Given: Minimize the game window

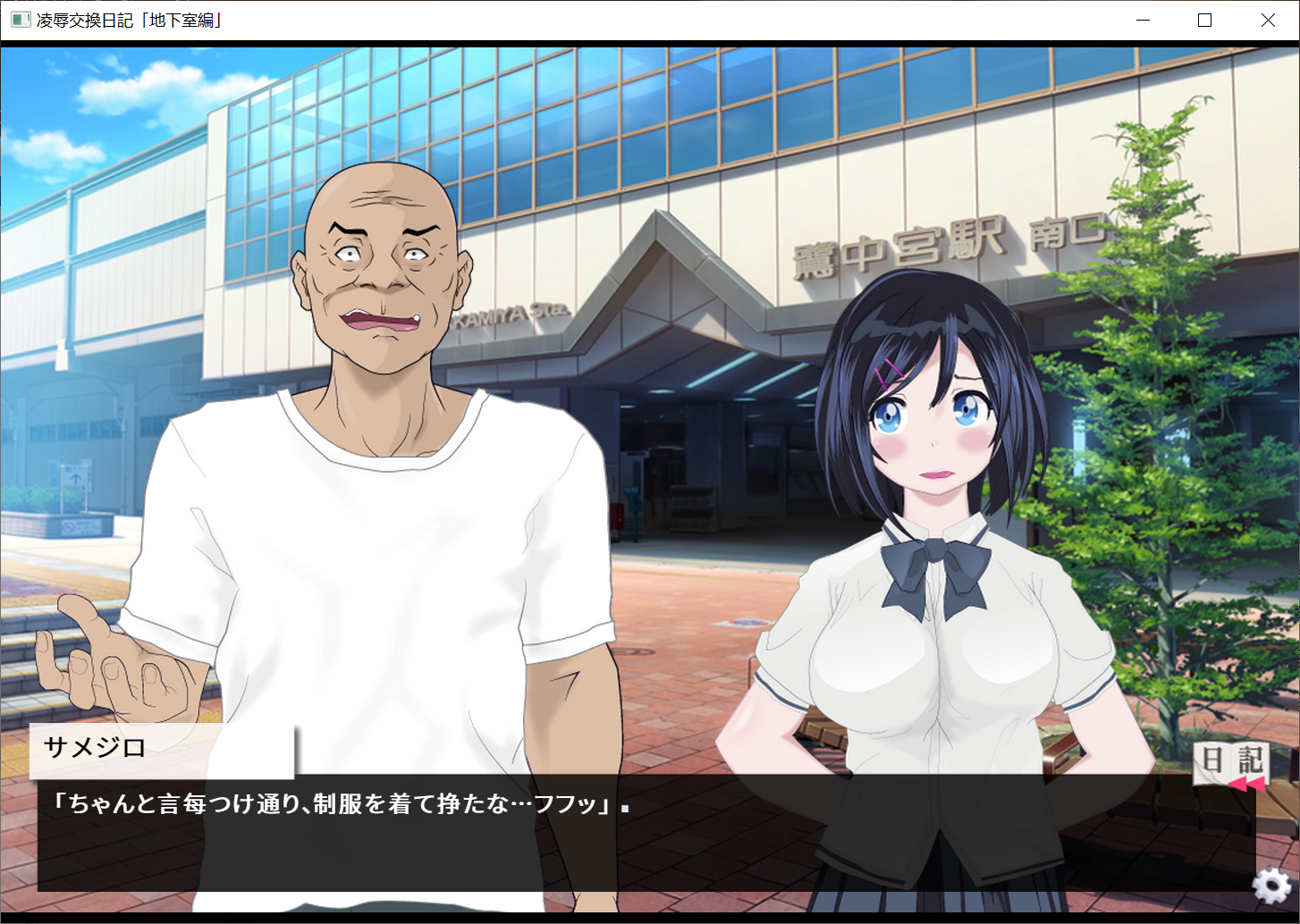Looking at the screenshot, I should (1143, 21).
